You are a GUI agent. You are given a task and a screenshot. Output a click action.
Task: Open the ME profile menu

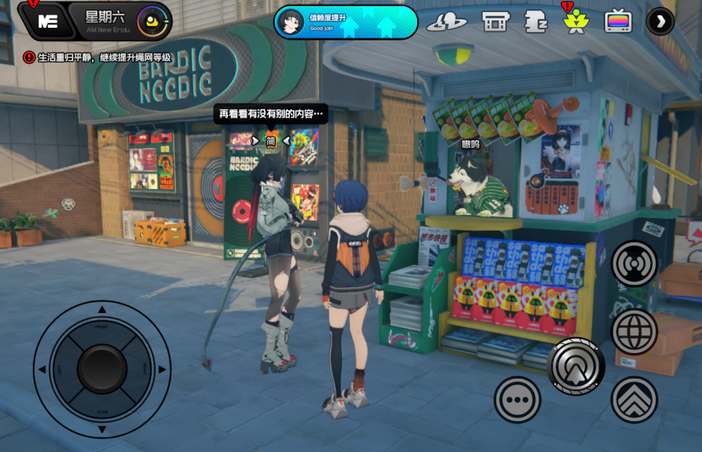[46, 20]
